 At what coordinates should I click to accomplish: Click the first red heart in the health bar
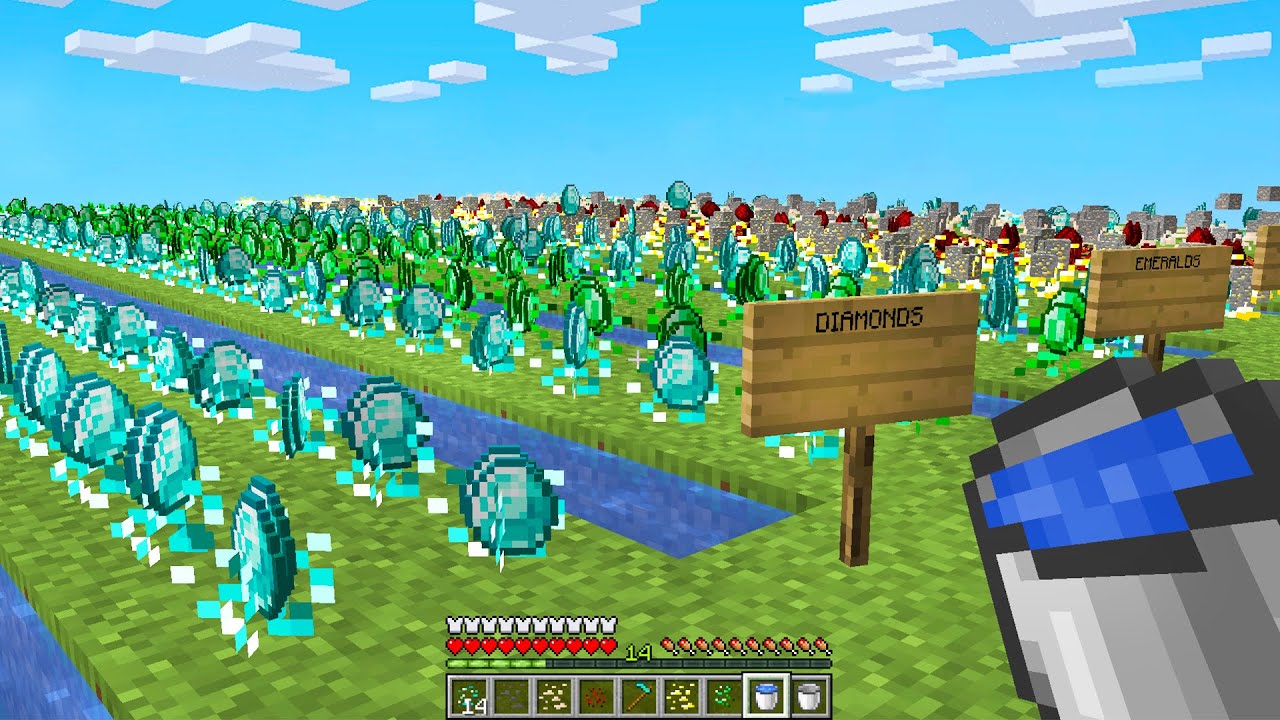455,645
